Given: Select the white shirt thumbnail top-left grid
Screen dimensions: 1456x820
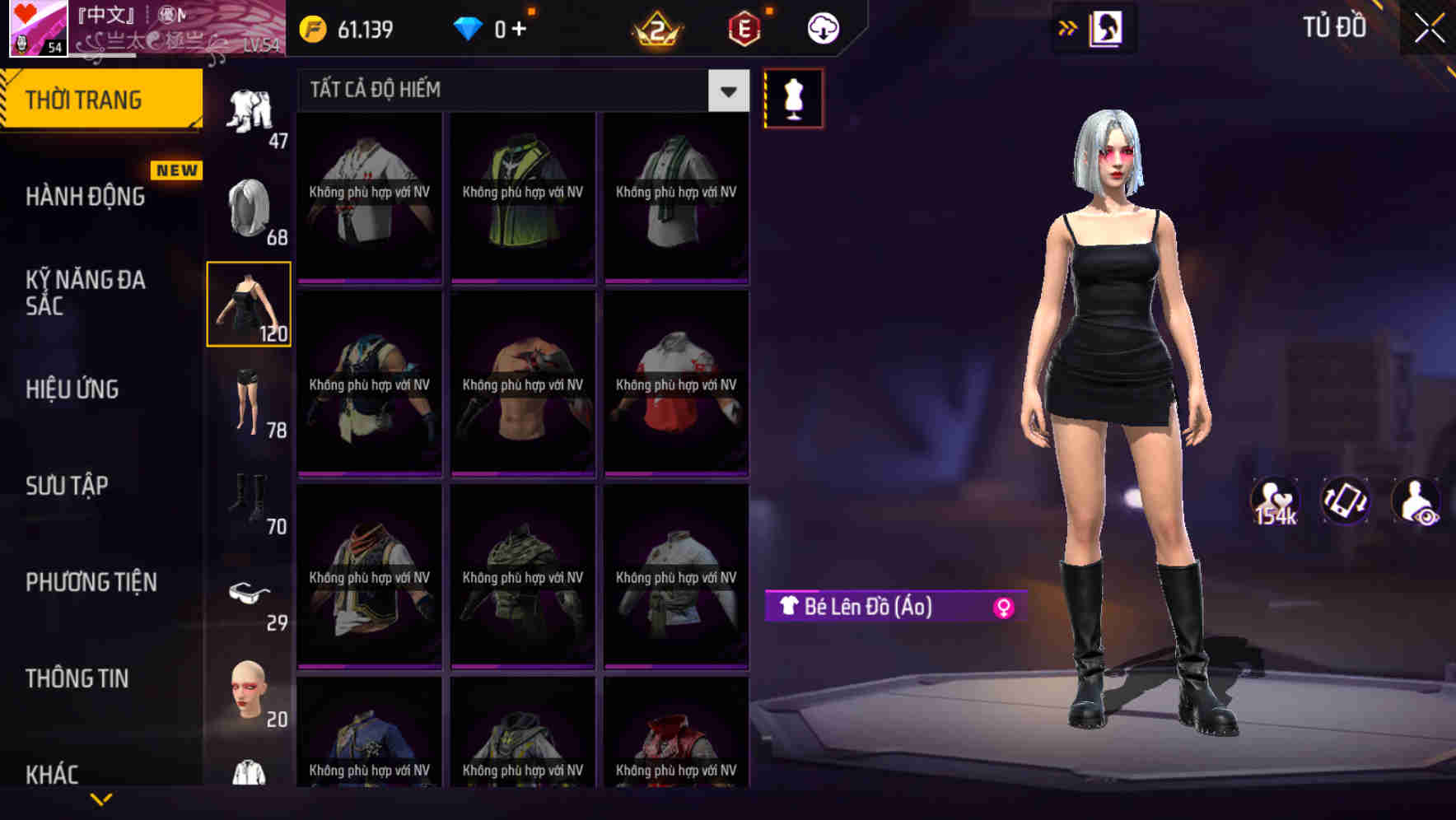Looking at the screenshot, I should point(369,198).
